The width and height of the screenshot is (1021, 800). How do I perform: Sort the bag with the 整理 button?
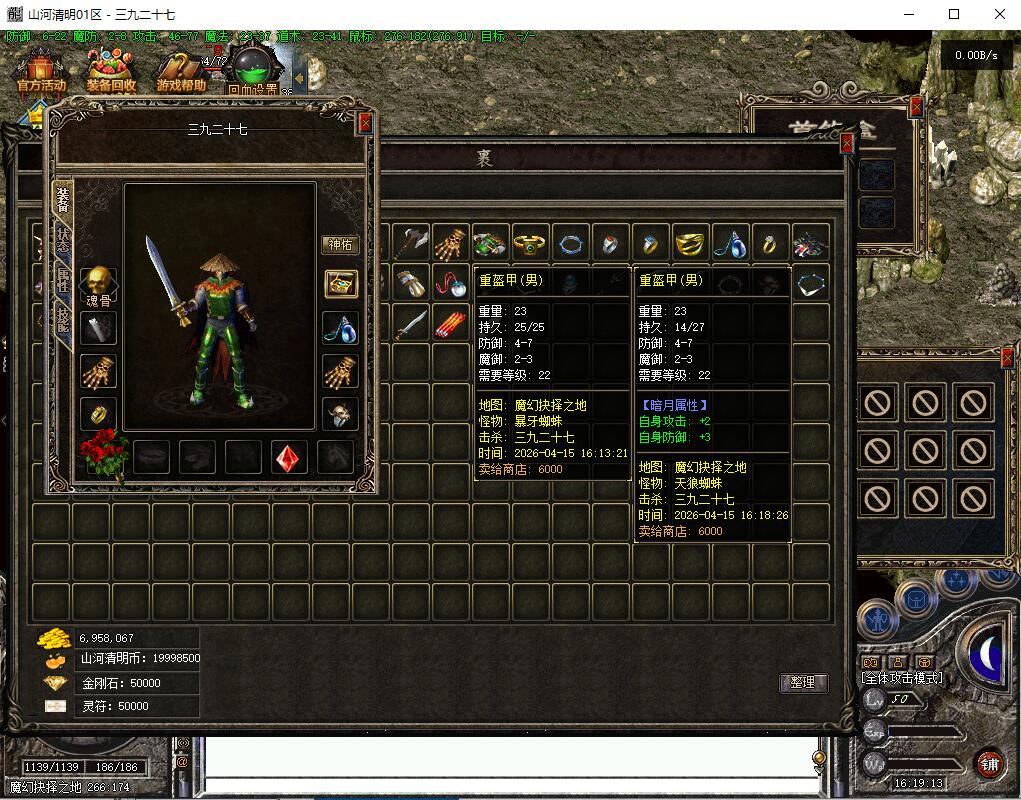tap(803, 683)
